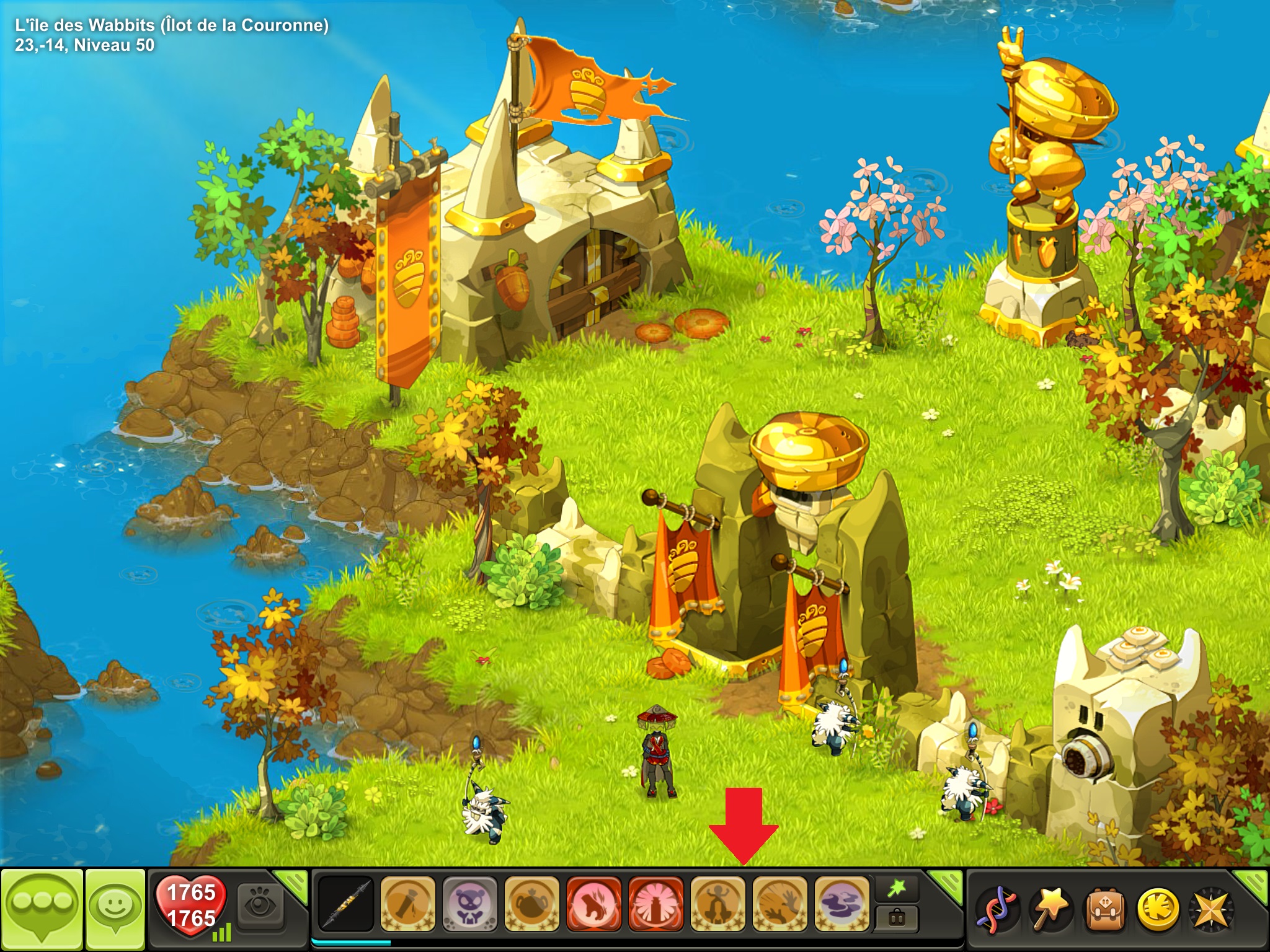The height and width of the screenshot is (952, 1270).
Task: Select the figure carrying another spell
Action: (x=717, y=904)
